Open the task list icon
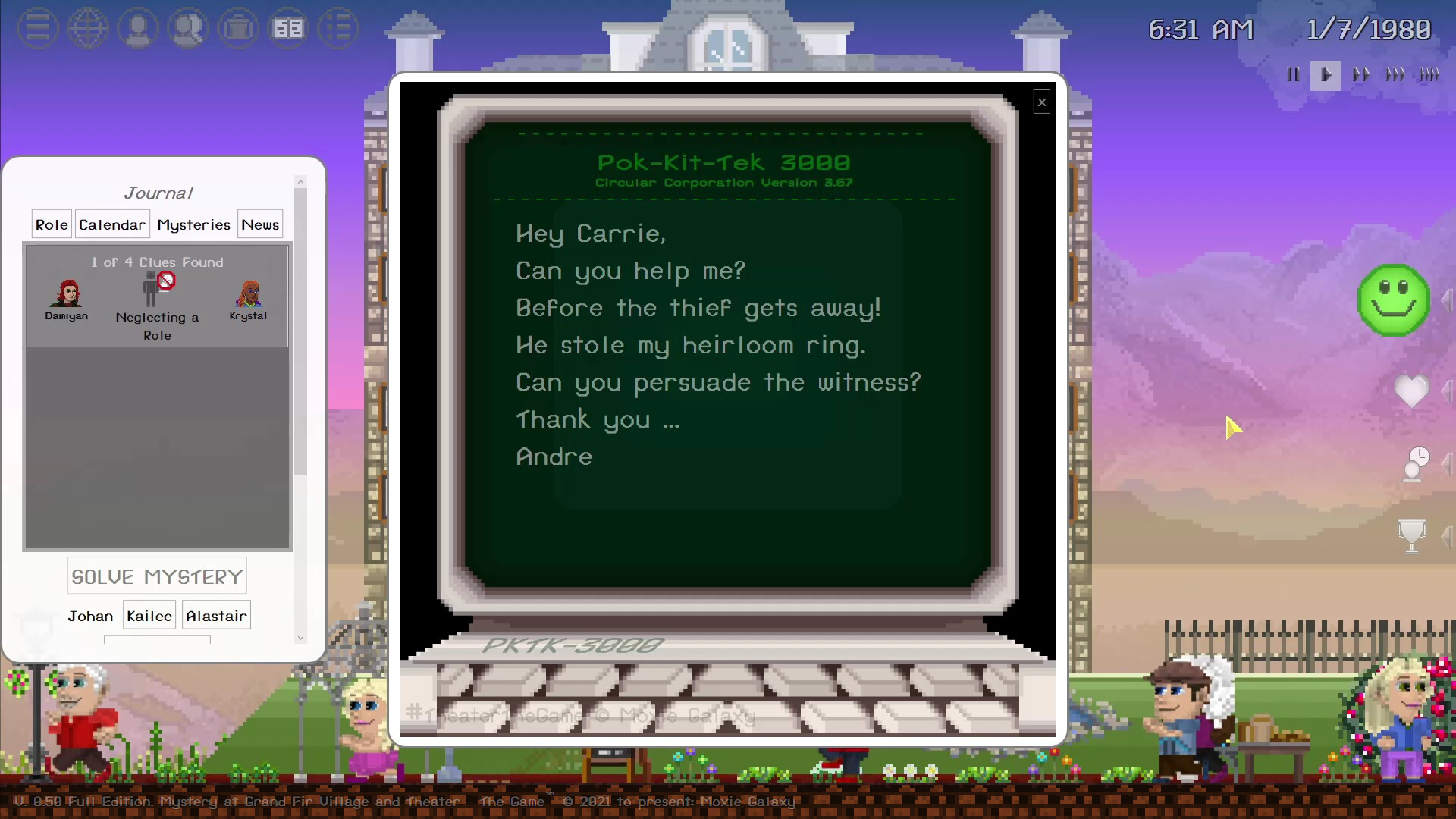Viewport: 1456px width, 819px height. (338, 29)
